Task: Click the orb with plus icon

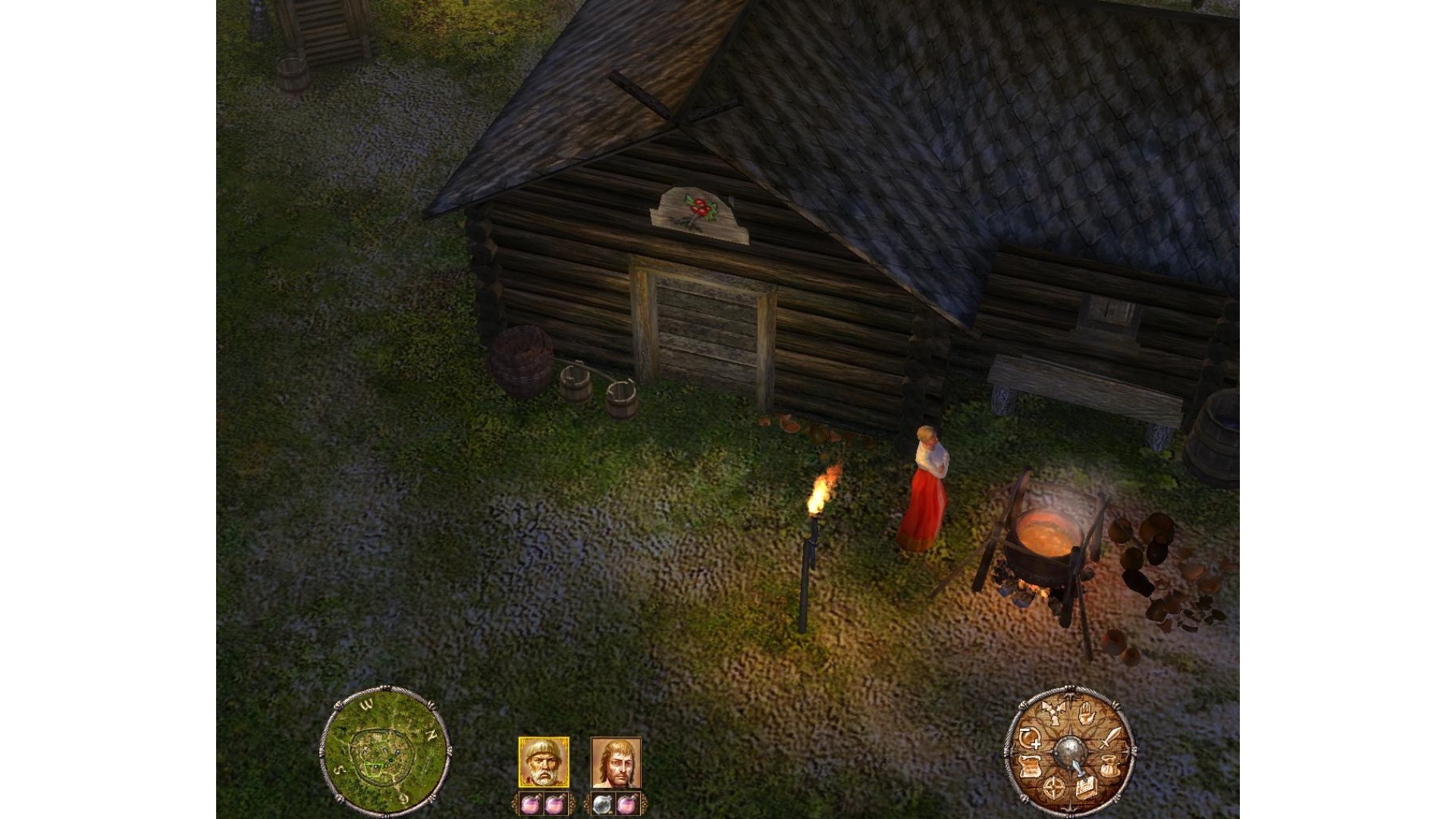Action: coord(1030,737)
